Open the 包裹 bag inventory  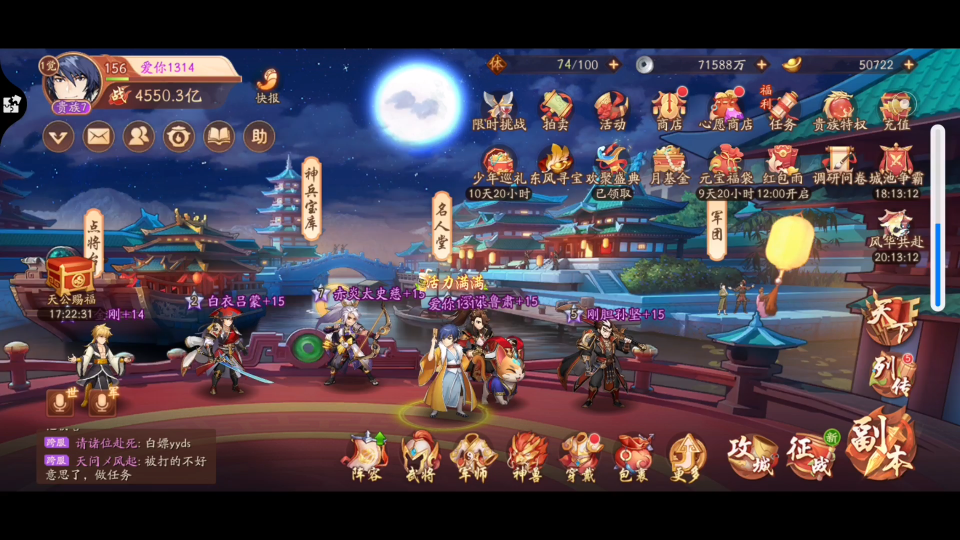(633, 457)
